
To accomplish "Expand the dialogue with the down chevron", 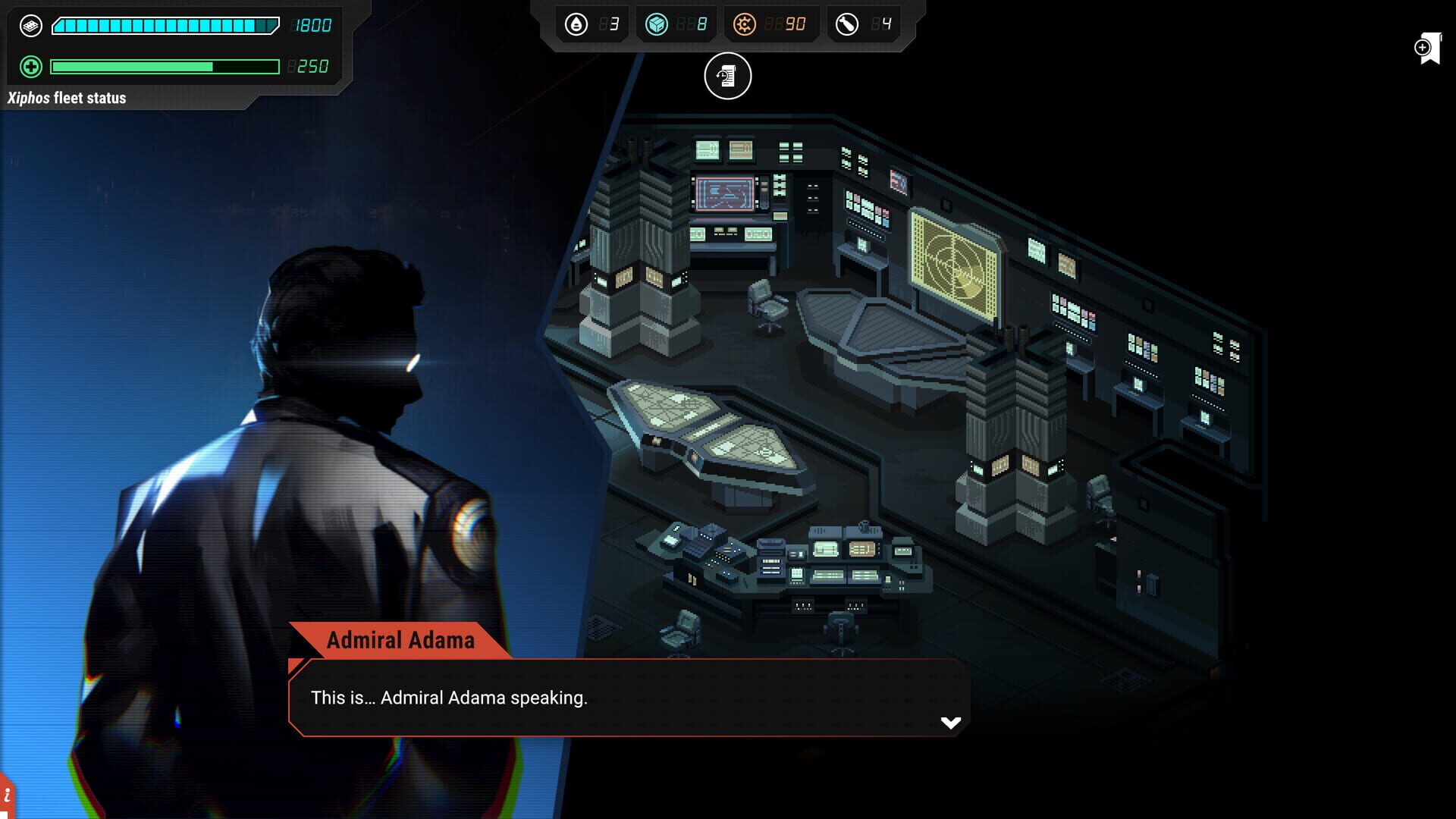I will [x=949, y=723].
